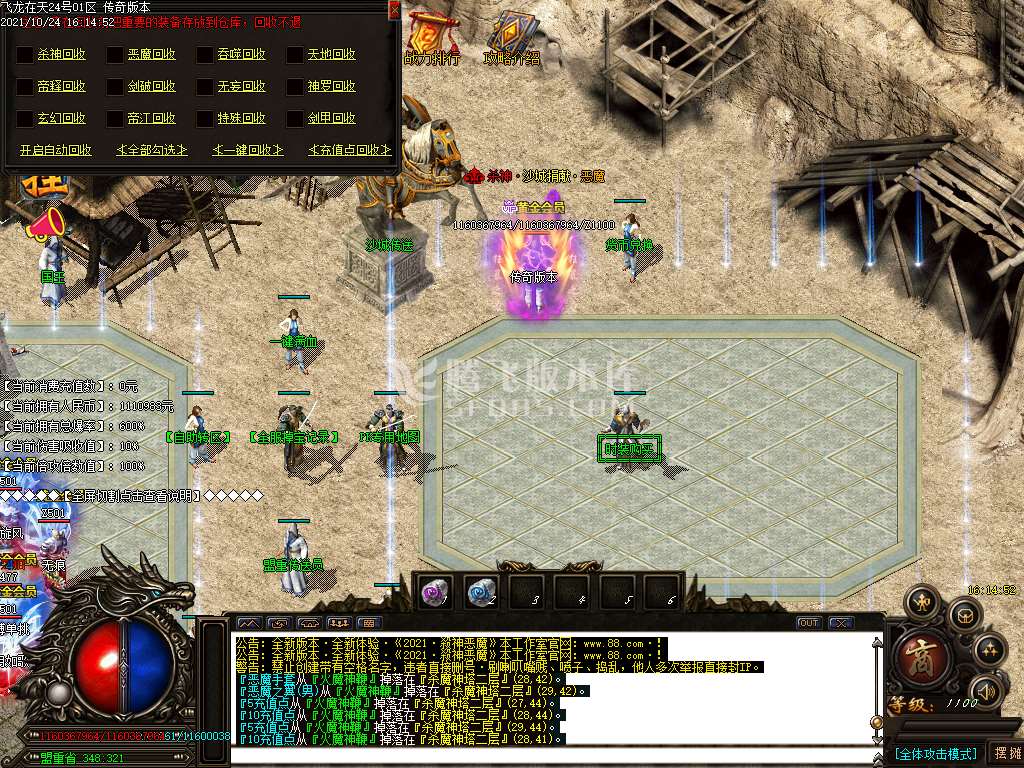Toggle the 天地回收 checkbox

295,55
